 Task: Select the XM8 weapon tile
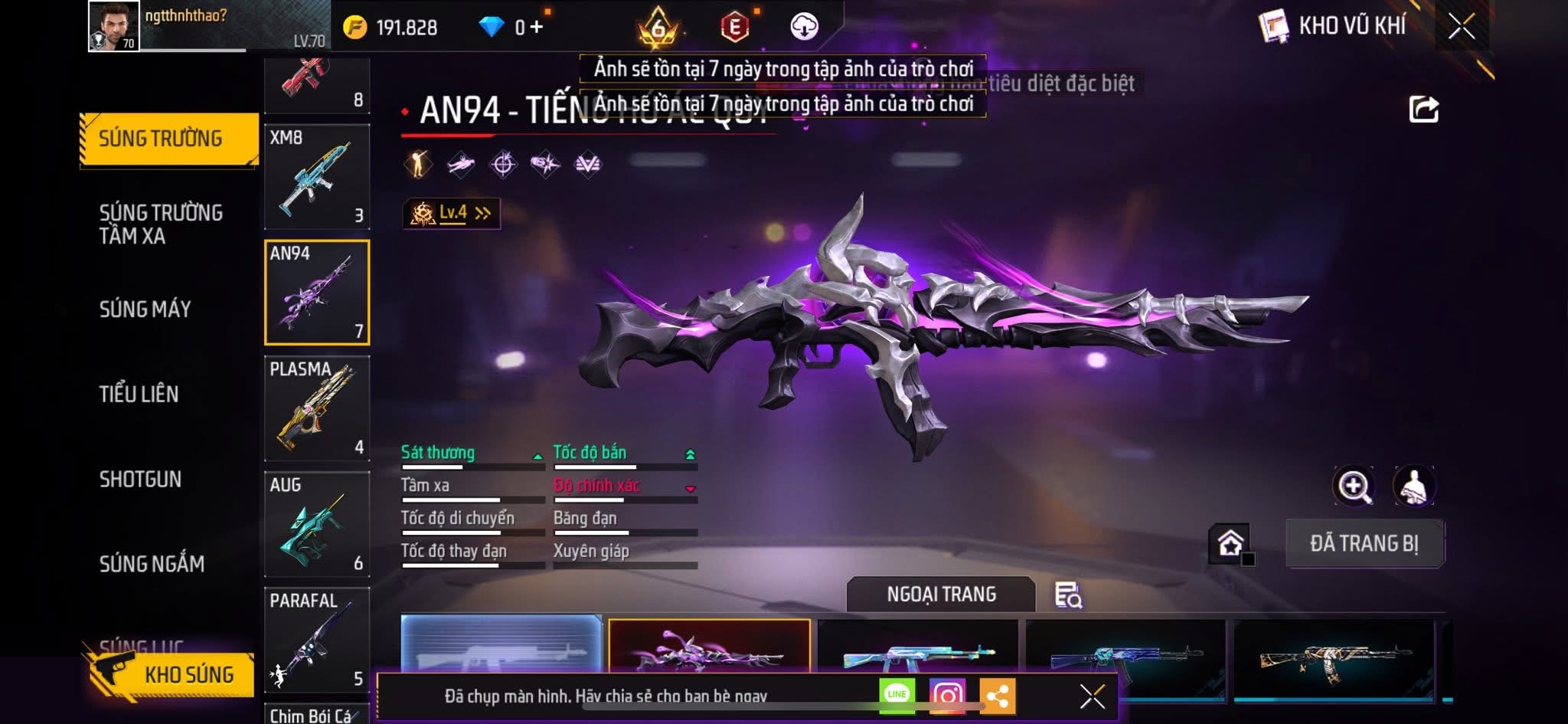(317, 177)
